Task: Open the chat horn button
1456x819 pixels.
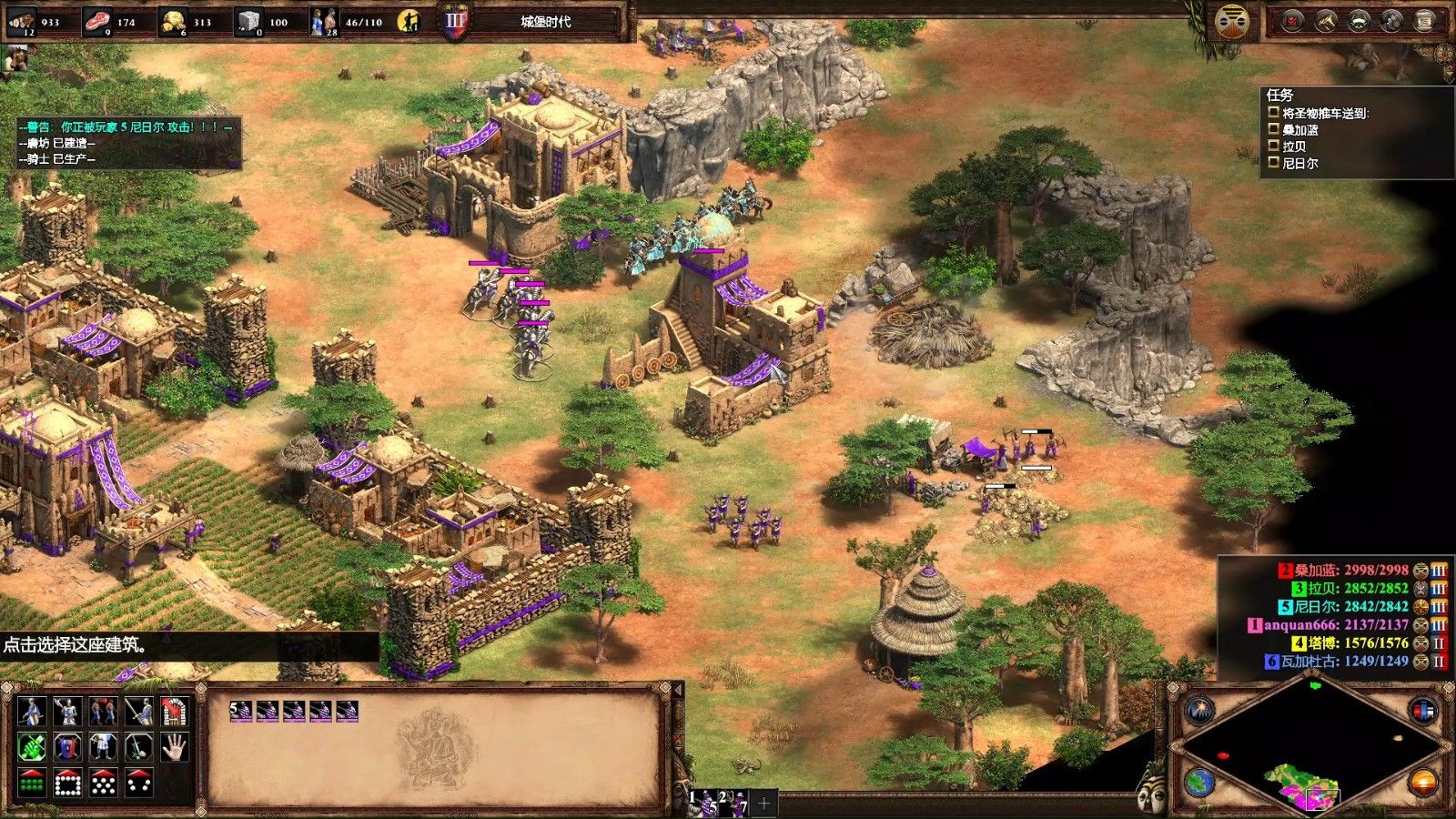Action: click(1326, 22)
